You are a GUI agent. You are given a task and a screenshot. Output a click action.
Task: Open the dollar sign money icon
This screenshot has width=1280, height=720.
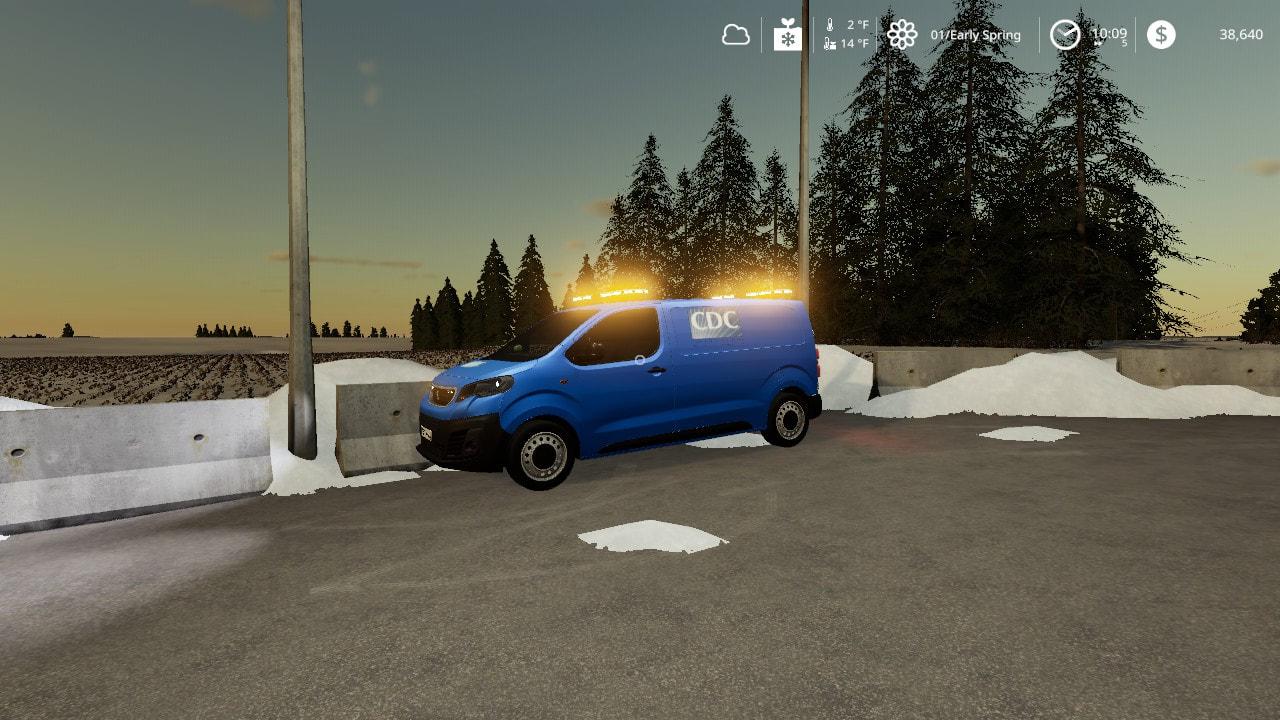pyautogui.click(x=1161, y=35)
